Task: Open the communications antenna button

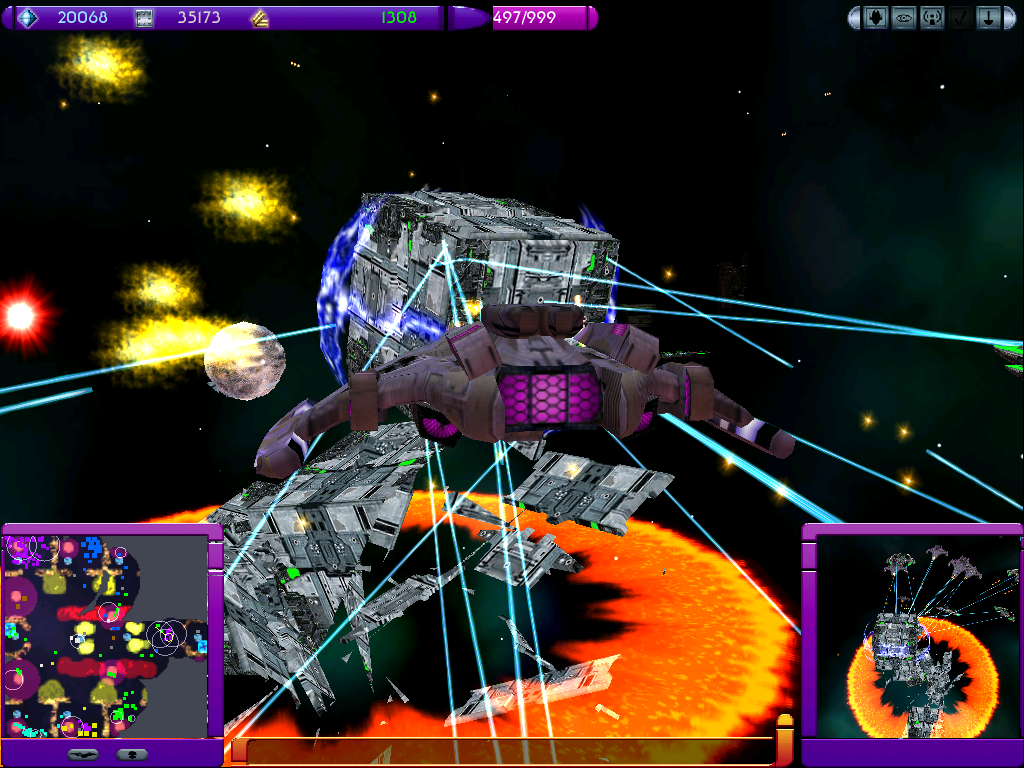Action: point(932,18)
